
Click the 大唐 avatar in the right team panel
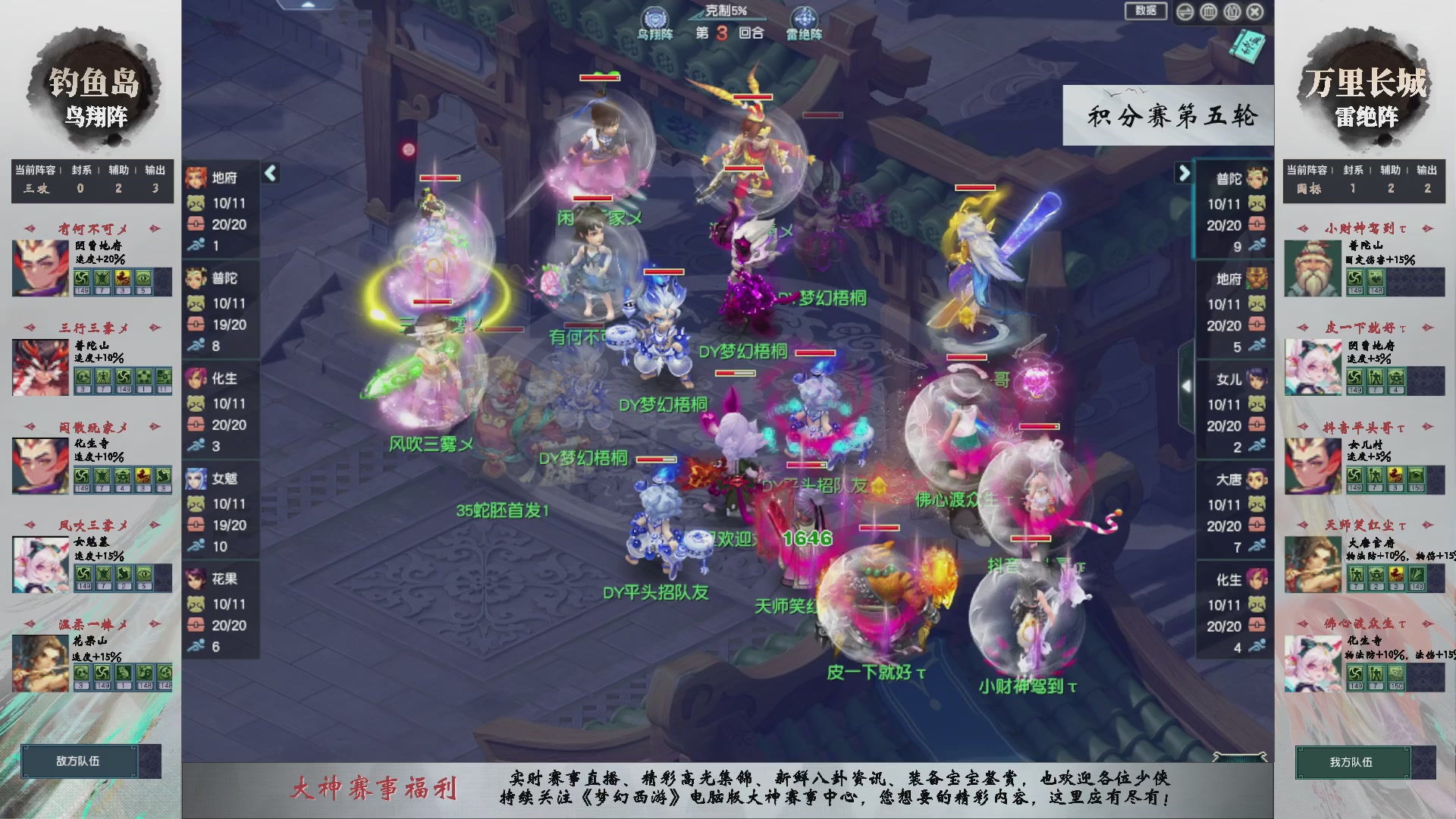(1257, 479)
